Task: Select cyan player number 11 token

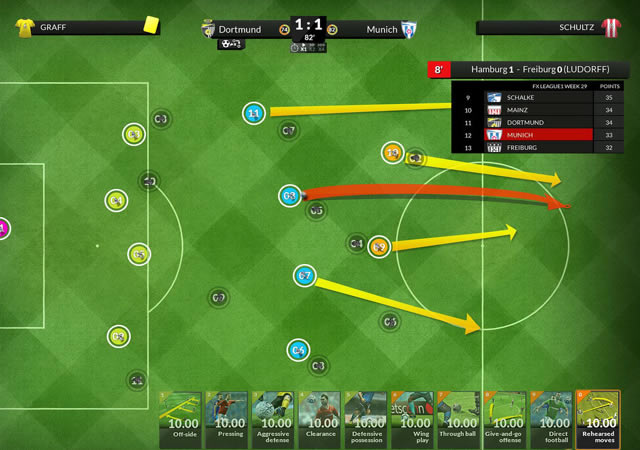Action: tap(254, 114)
